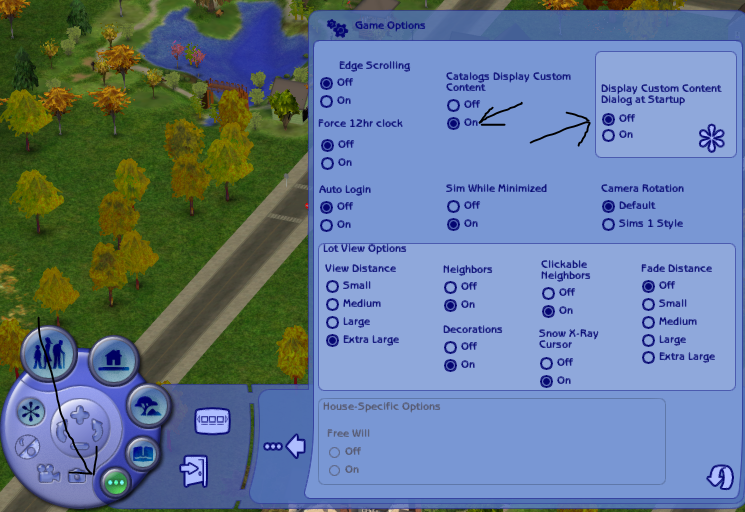Collapse the options panel with arrow button
The image size is (745, 512).
pyautogui.click(x=287, y=446)
